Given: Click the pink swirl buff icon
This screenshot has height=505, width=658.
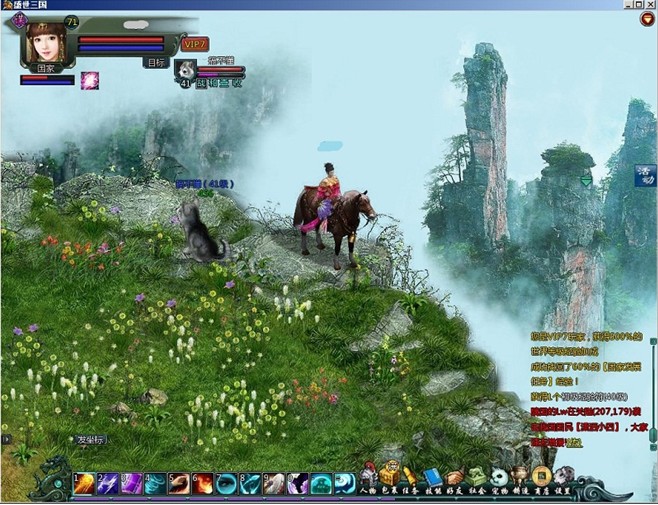Looking at the screenshot, I should 90,80.
